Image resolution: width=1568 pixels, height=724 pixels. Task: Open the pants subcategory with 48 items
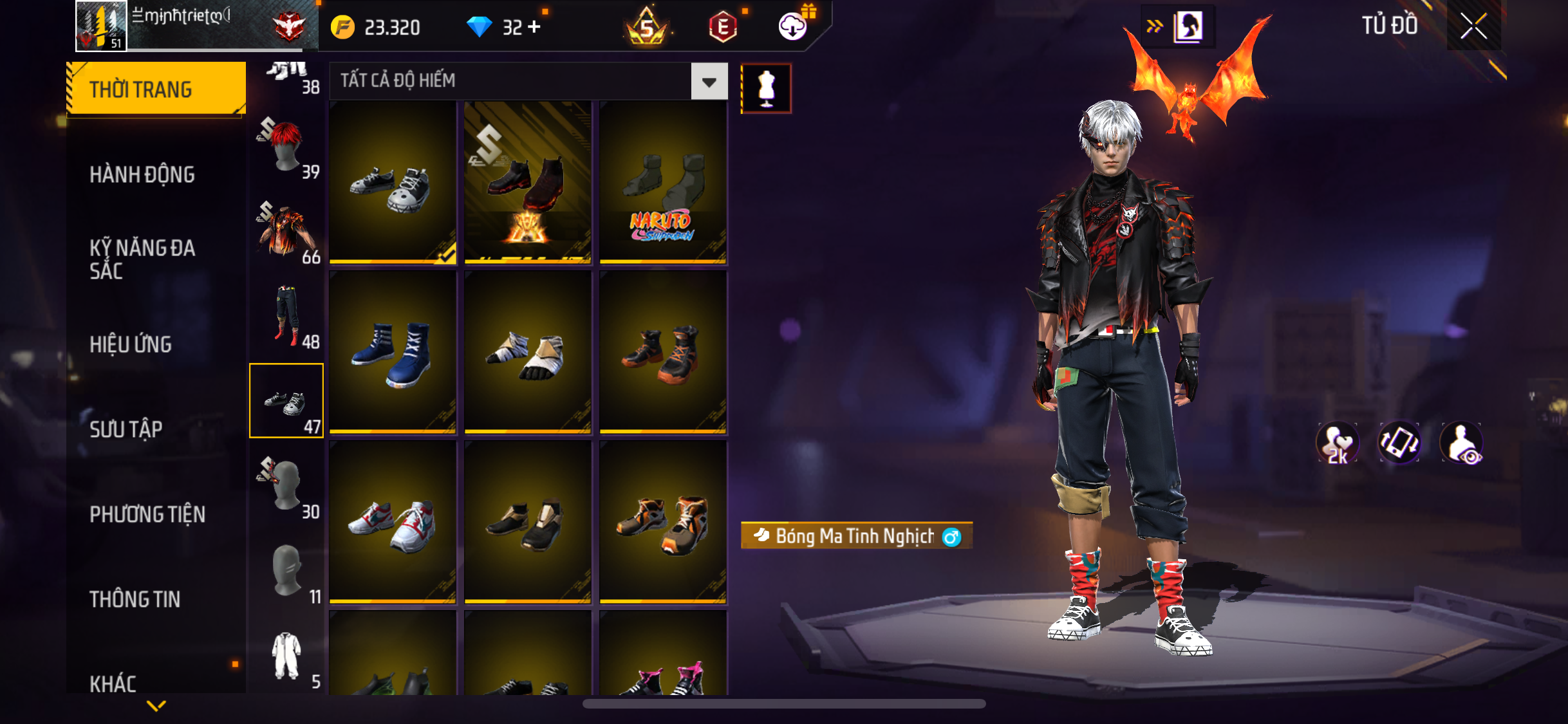tap(287, 316)
